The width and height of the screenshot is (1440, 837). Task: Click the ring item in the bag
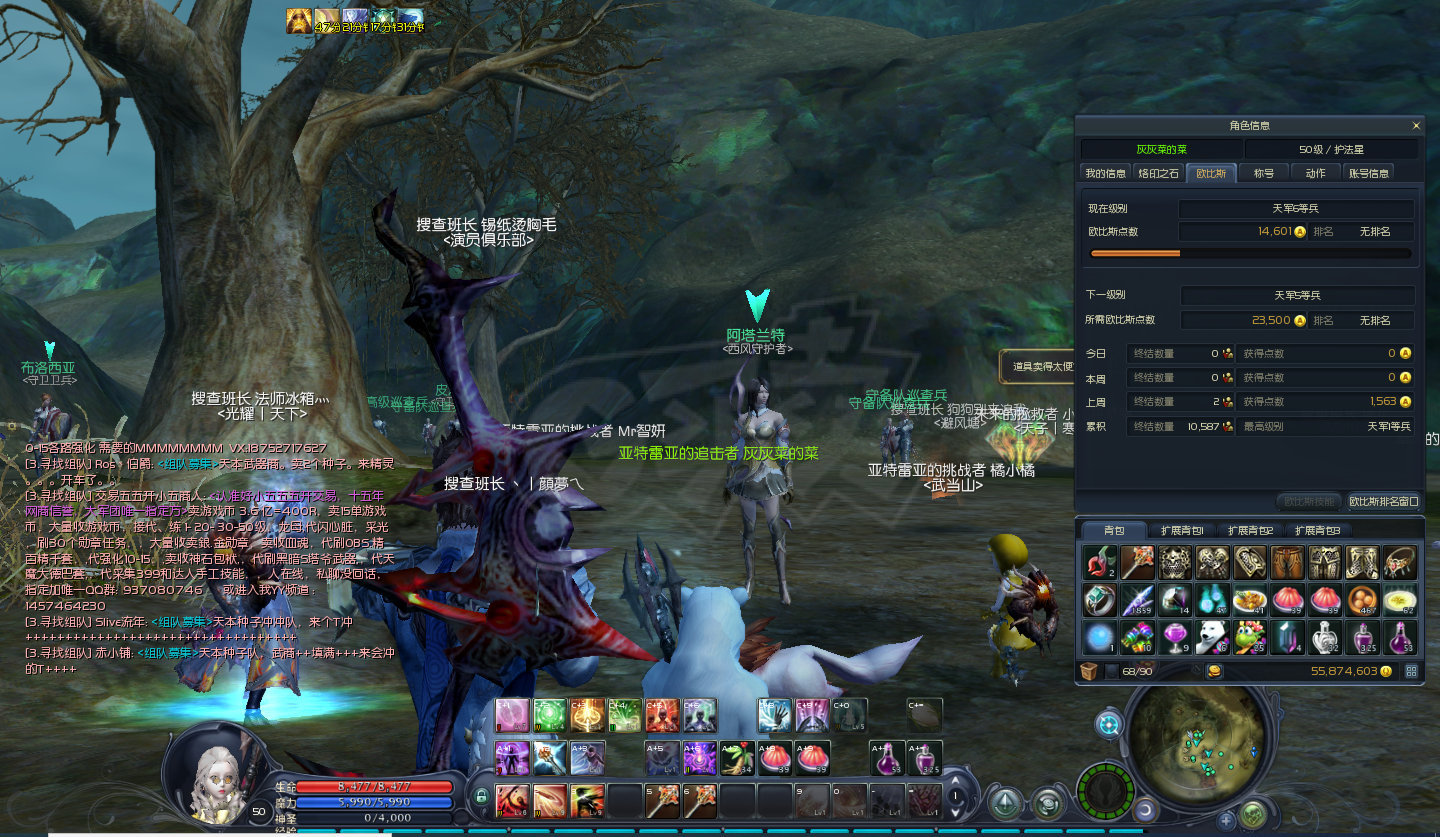pyautogui.click(x=1099, y=600)
